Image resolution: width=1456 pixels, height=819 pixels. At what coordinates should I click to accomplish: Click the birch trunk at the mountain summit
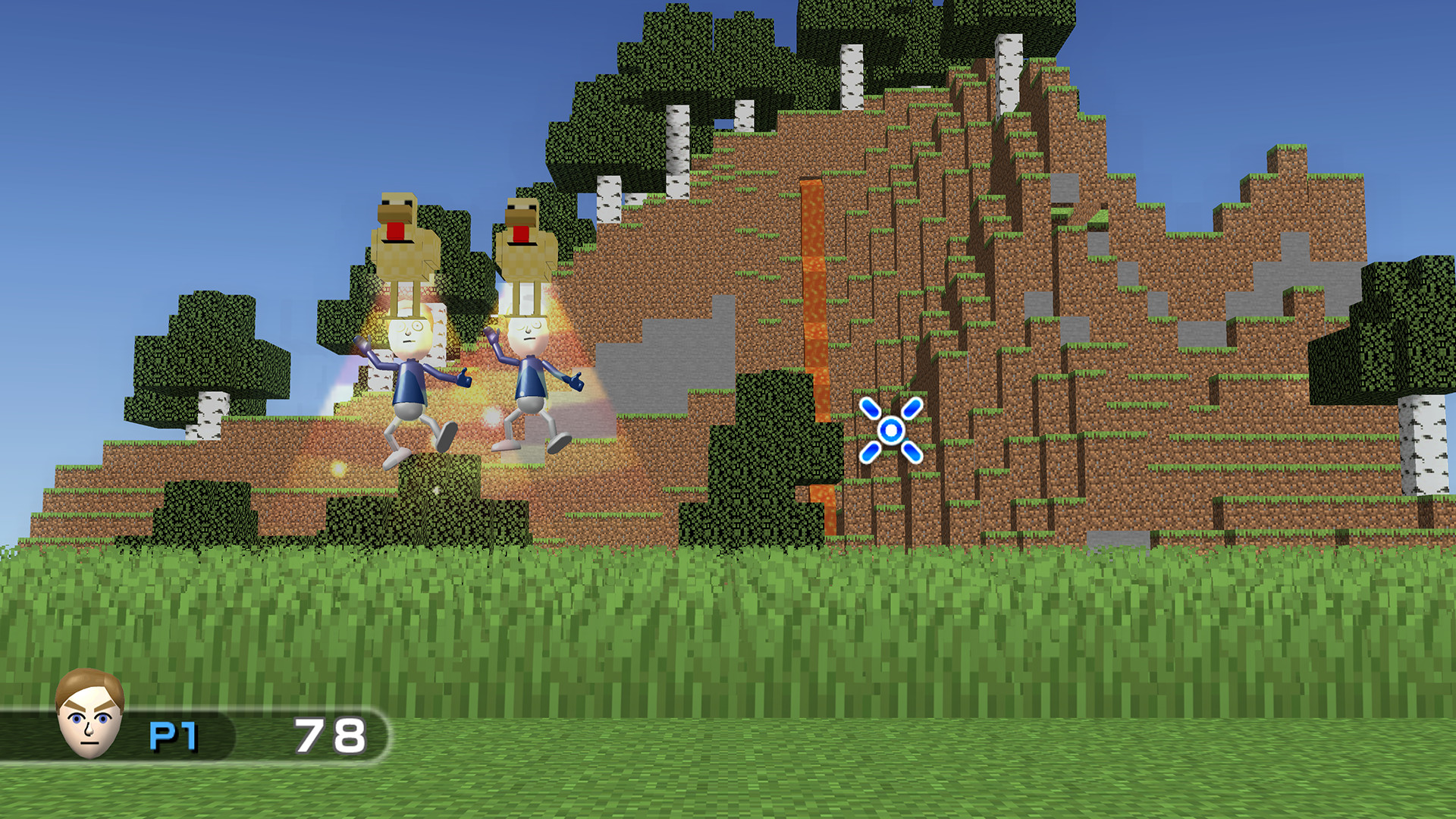pos(1009,76)
